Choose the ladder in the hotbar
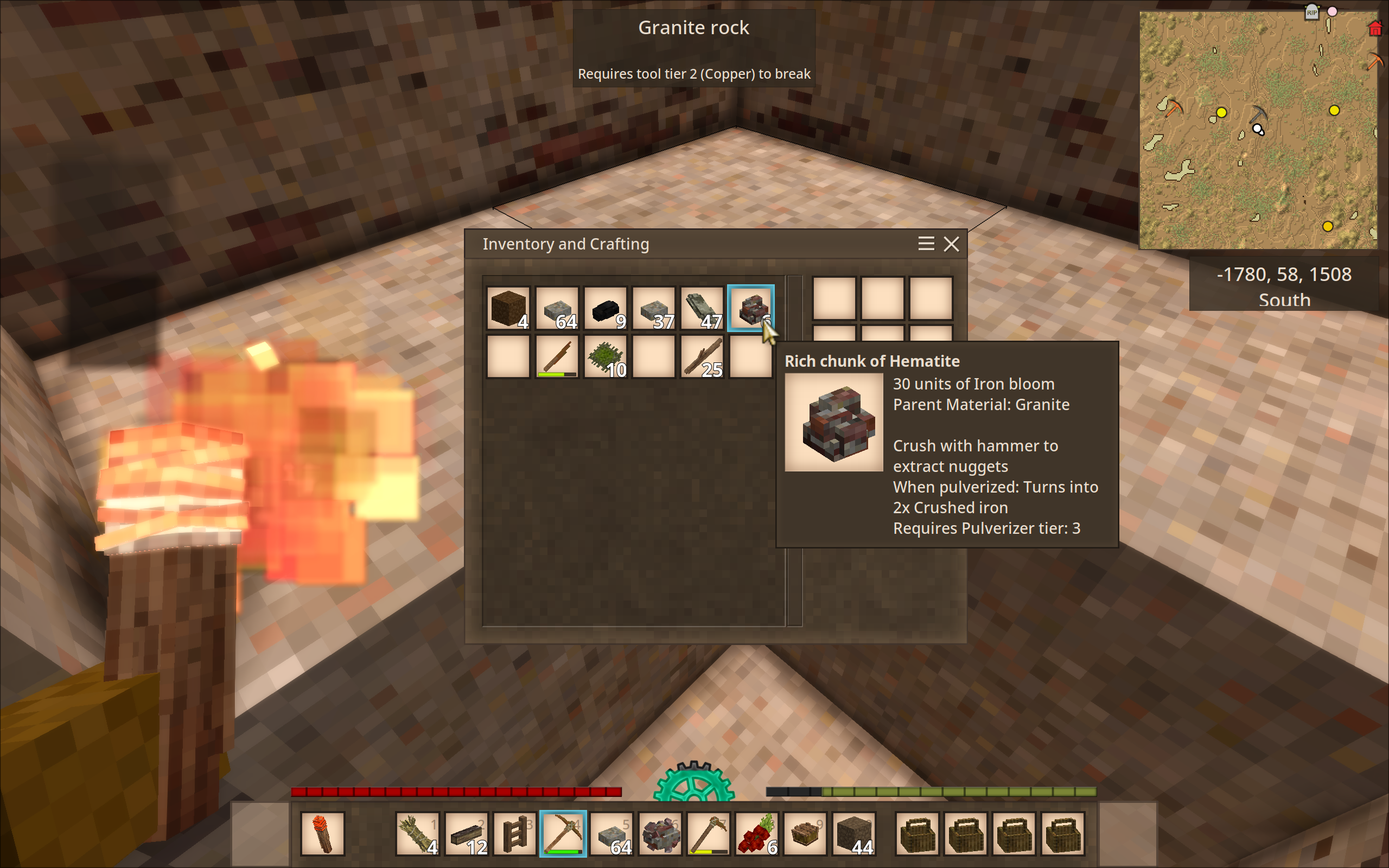 coord(515,834)
